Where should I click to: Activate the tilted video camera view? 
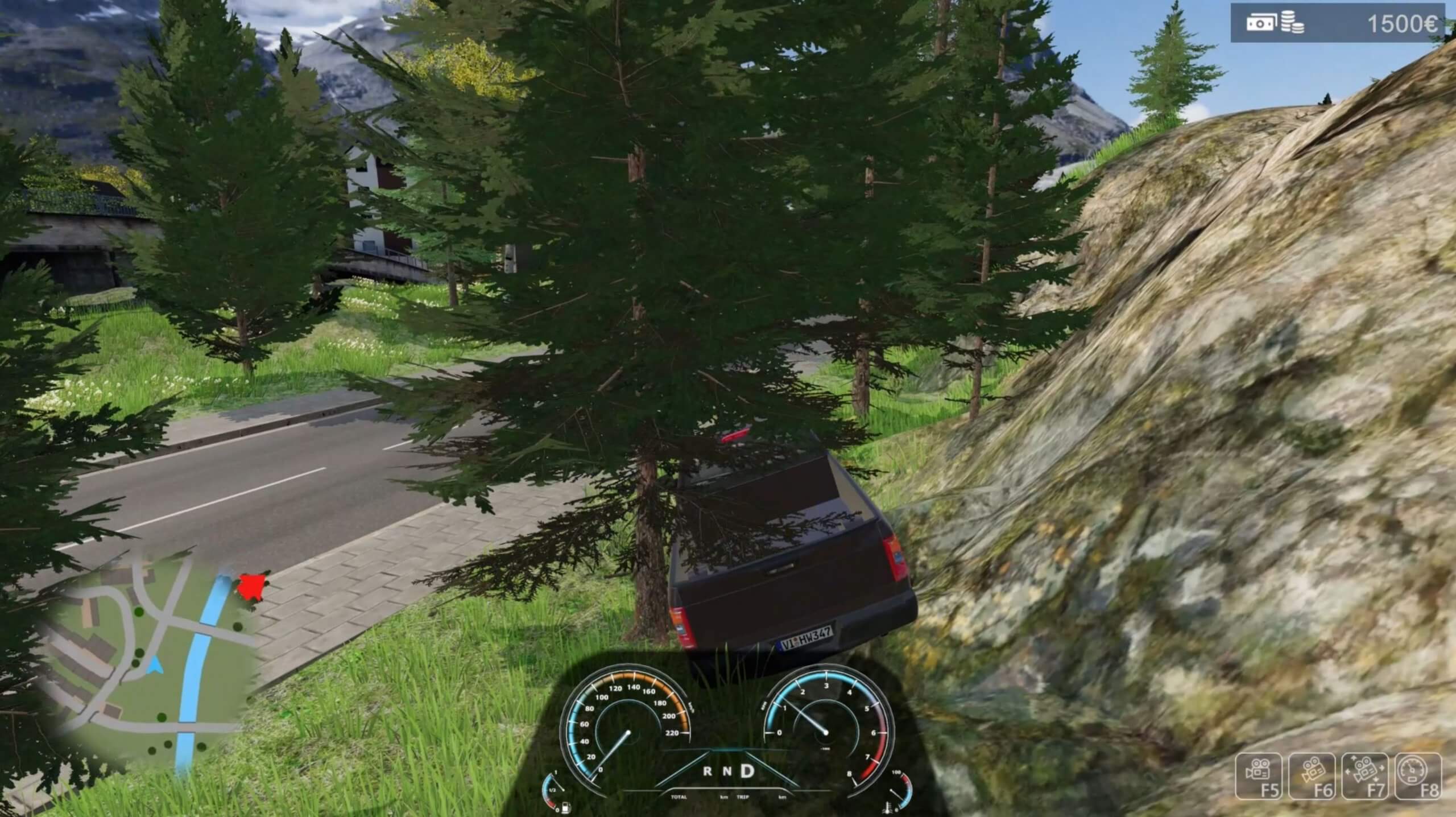coord(1311,777)
